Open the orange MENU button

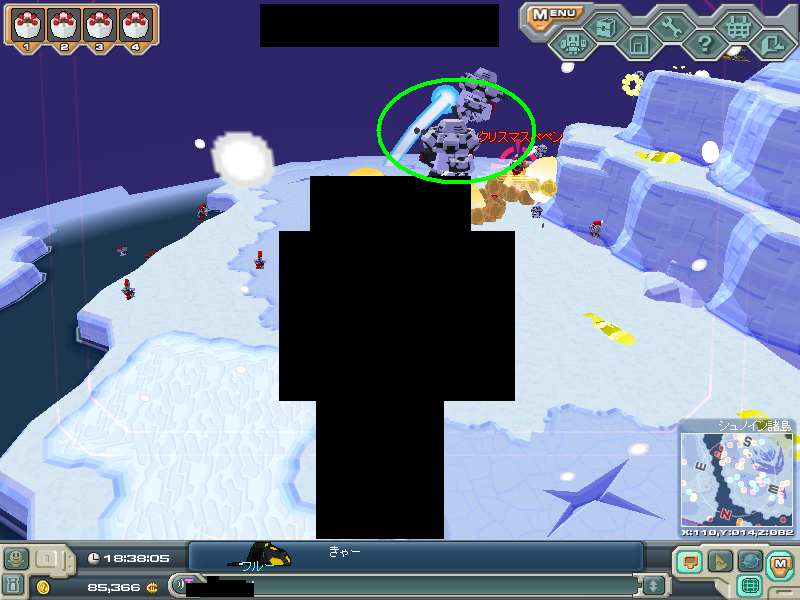(x=554, y=14)
